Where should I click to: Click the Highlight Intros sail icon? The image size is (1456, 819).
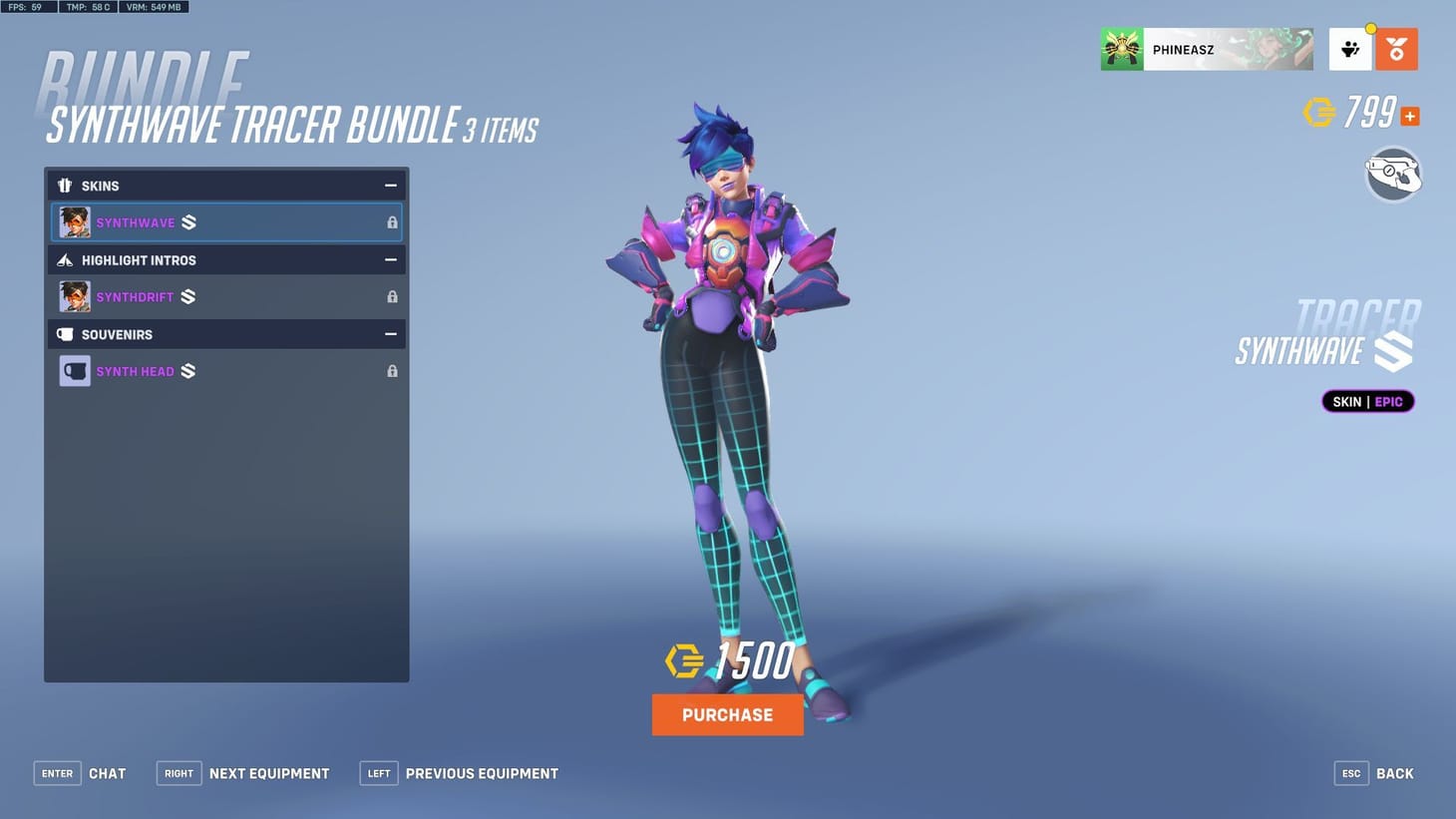[x=65, y=260]
